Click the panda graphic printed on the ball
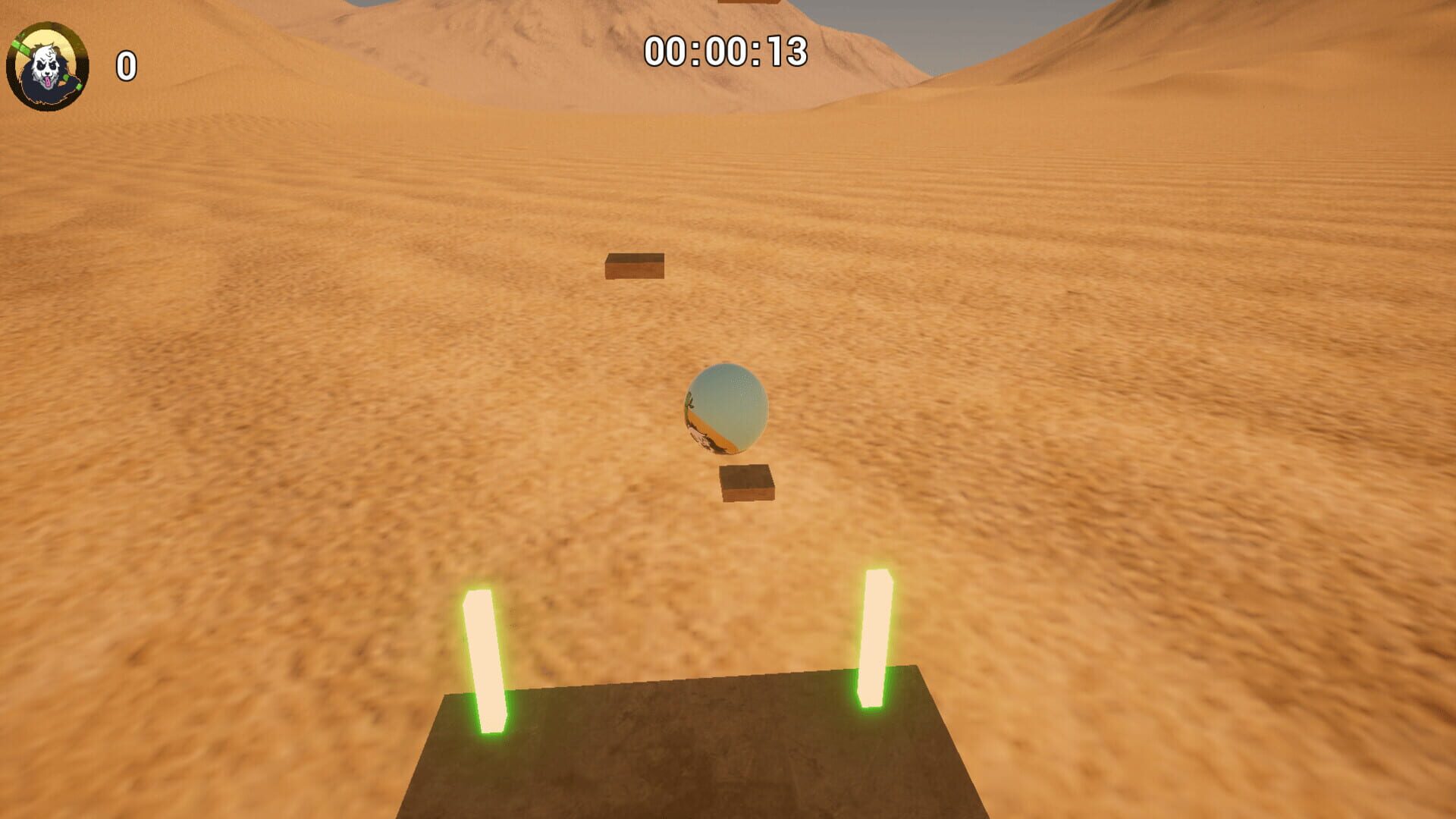Viewport: 1456px width, 819px height. click(x=702, y=438)
